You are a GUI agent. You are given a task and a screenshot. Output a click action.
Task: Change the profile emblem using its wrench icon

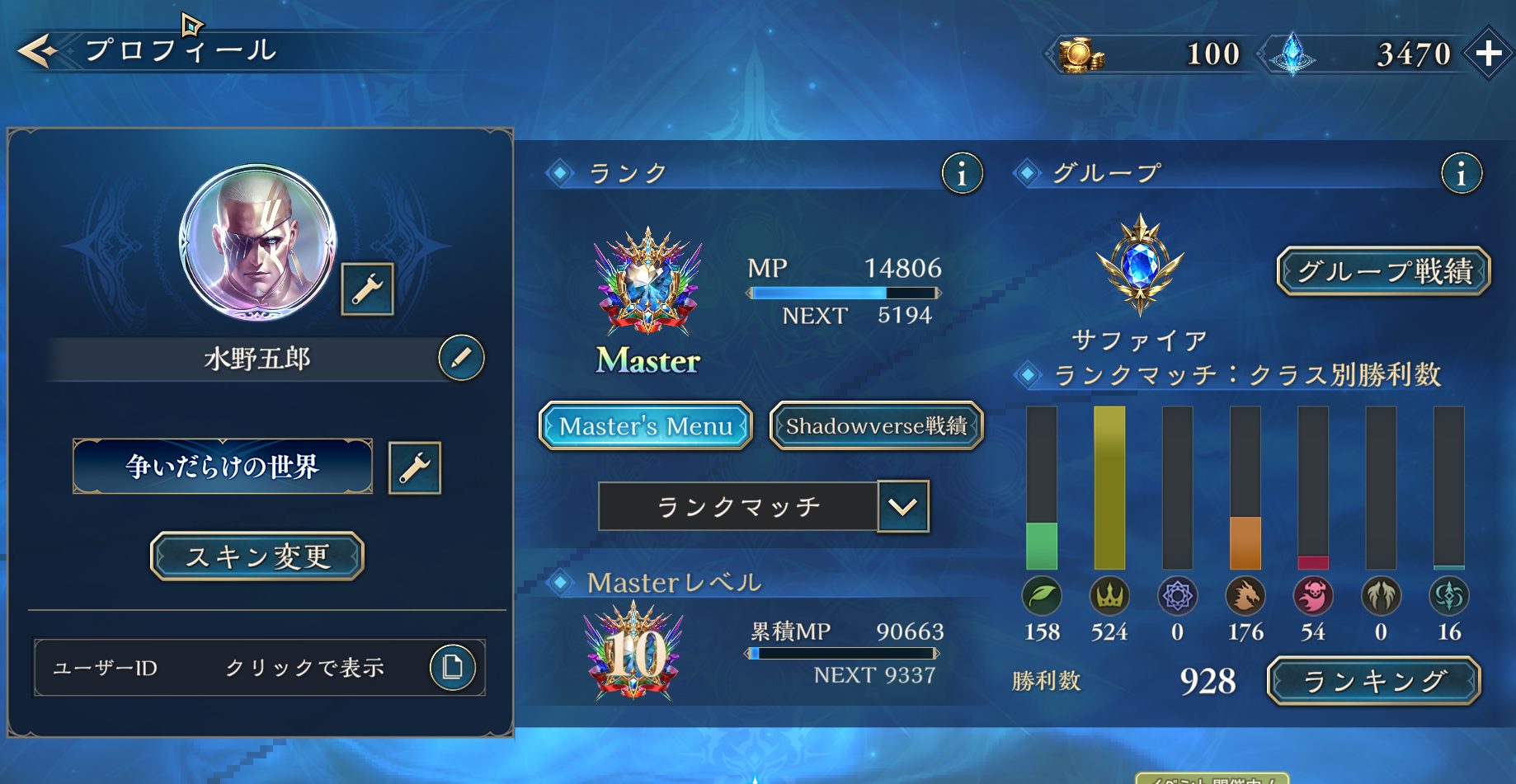pos(367,289)
